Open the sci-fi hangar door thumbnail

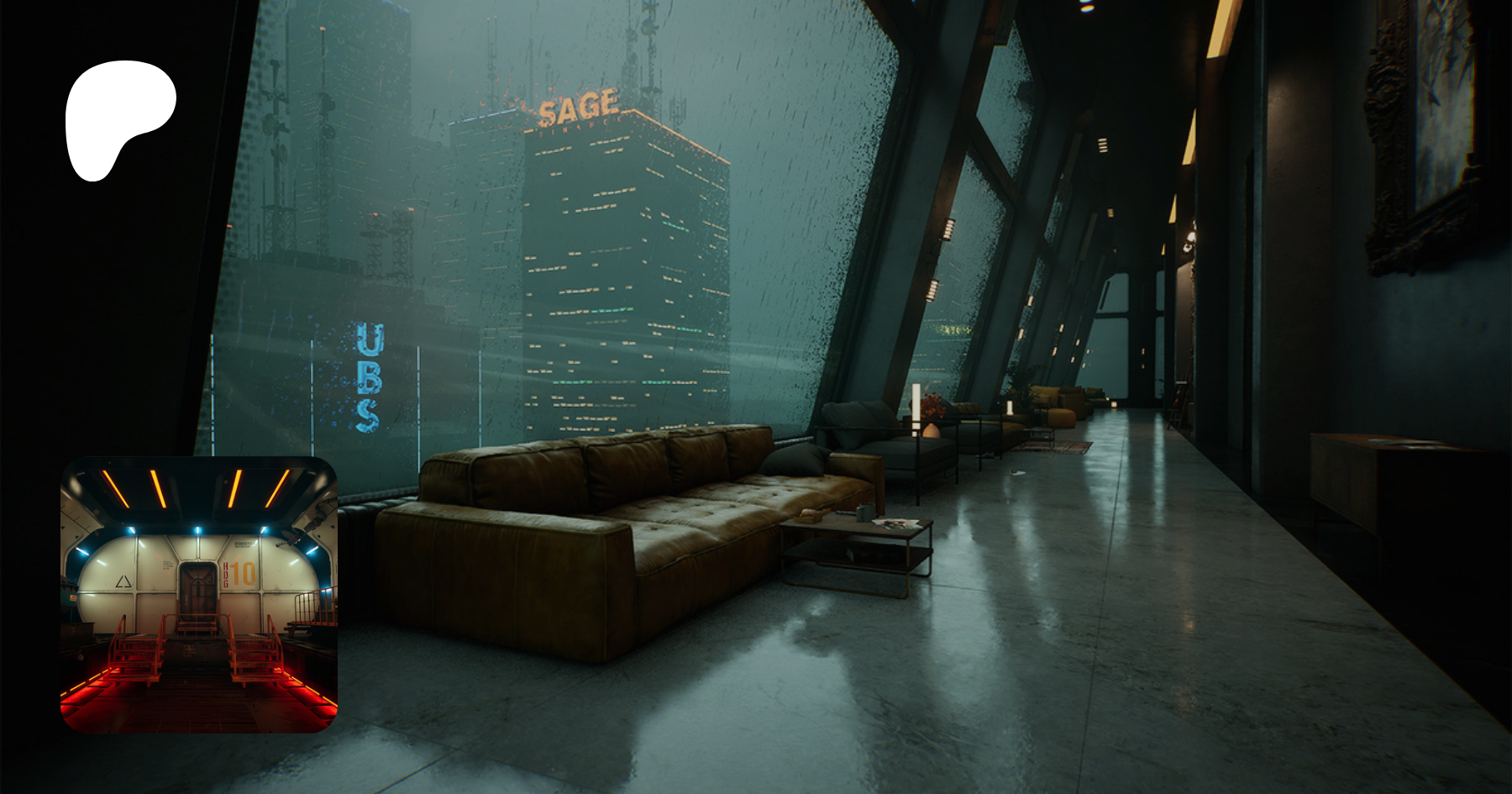click(199, 594)
